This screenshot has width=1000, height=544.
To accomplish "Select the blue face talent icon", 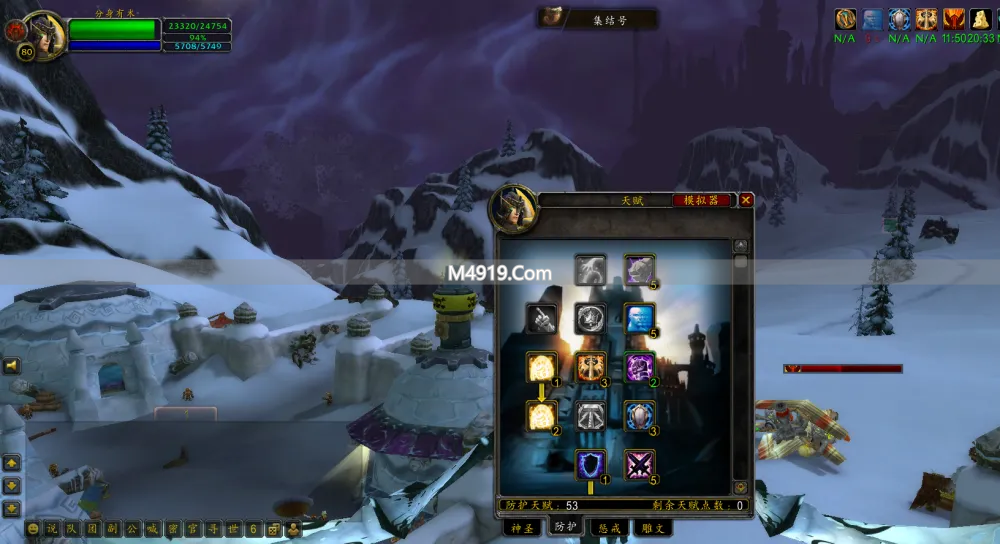I will [639, 319].
